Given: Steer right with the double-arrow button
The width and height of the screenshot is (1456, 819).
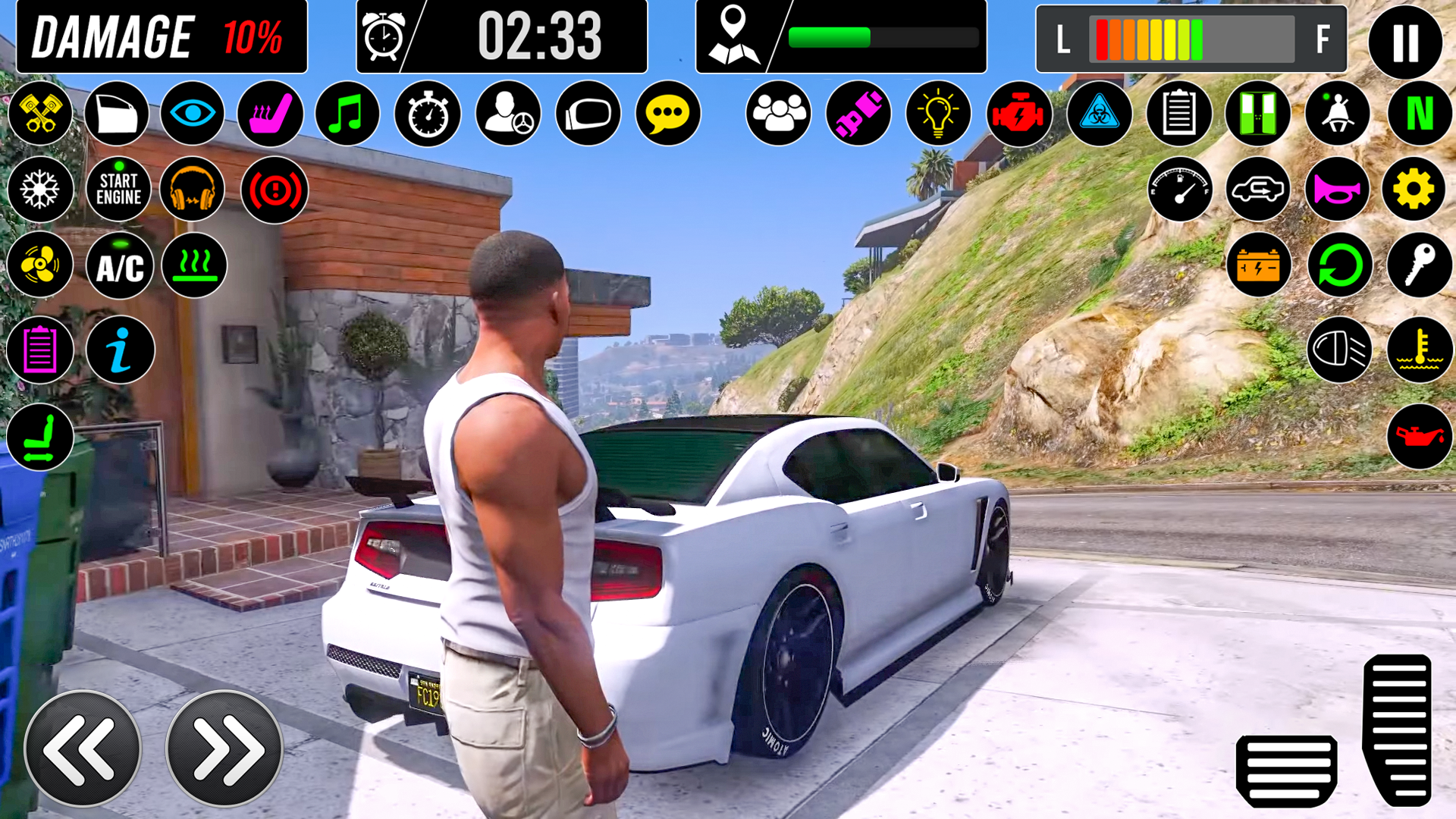Looking at the screenshot, I should click(x=224, y=748).
